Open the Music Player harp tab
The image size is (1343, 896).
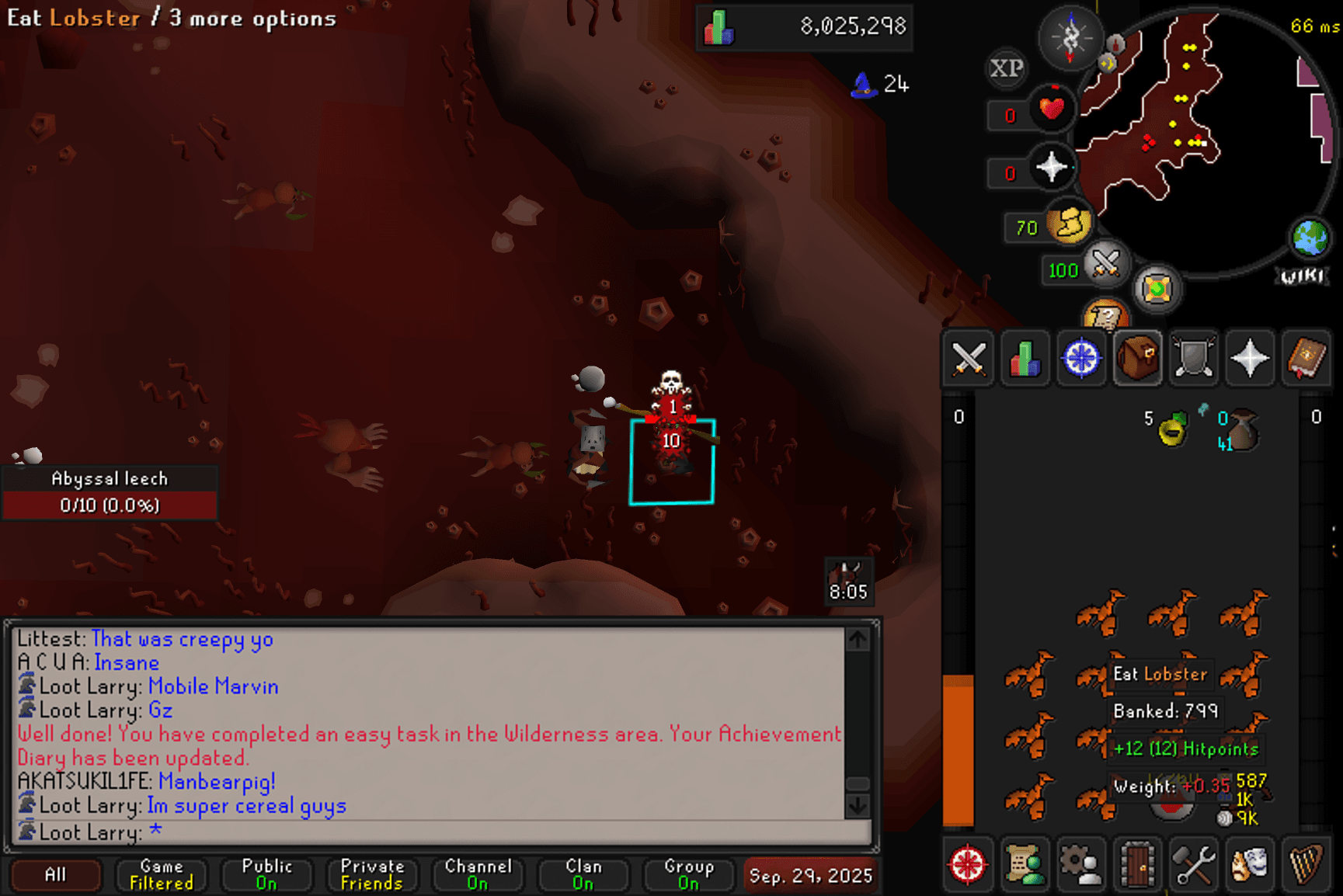(1306, 864)
